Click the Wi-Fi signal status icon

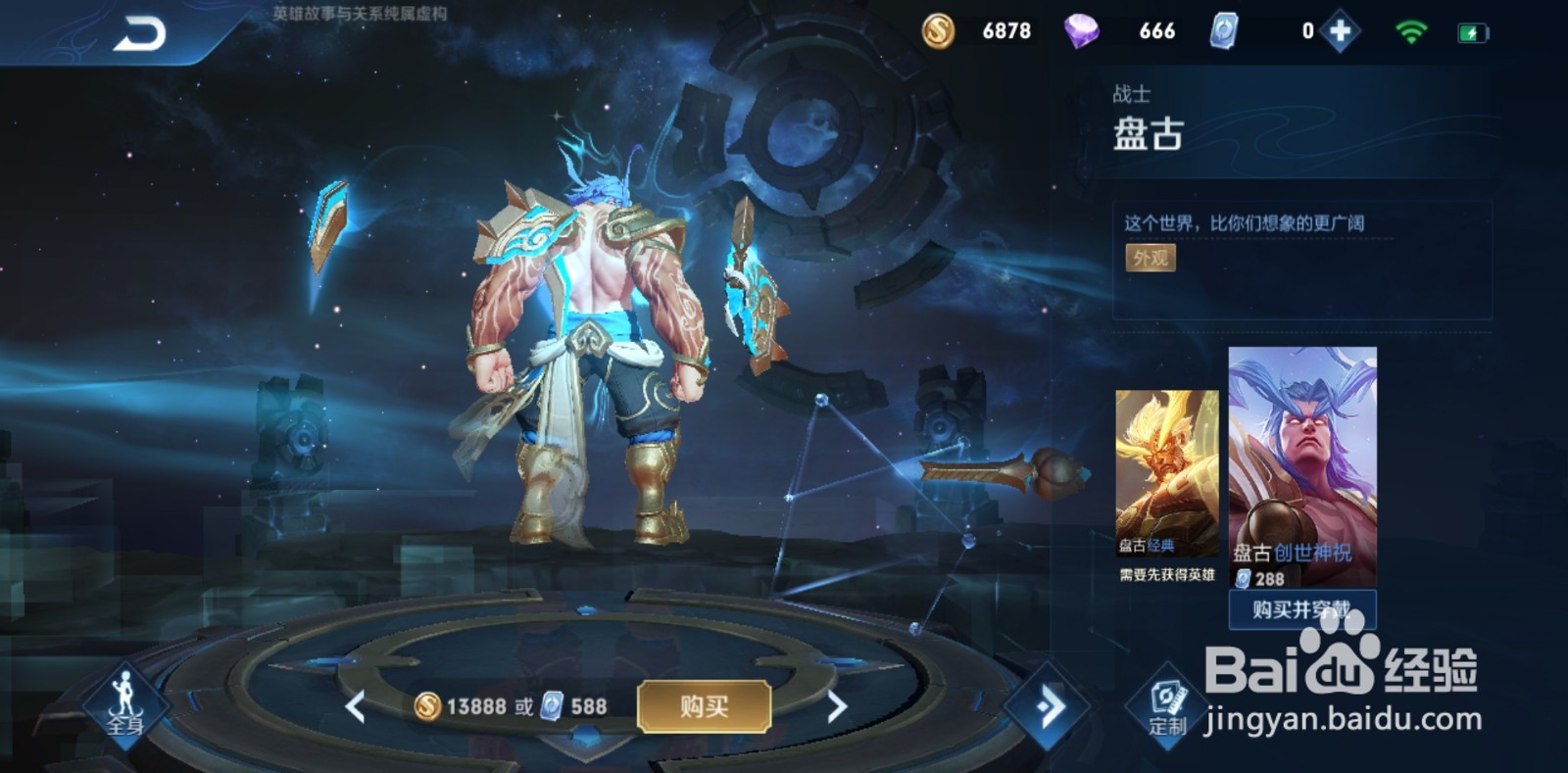click(x=1411, y=30)
